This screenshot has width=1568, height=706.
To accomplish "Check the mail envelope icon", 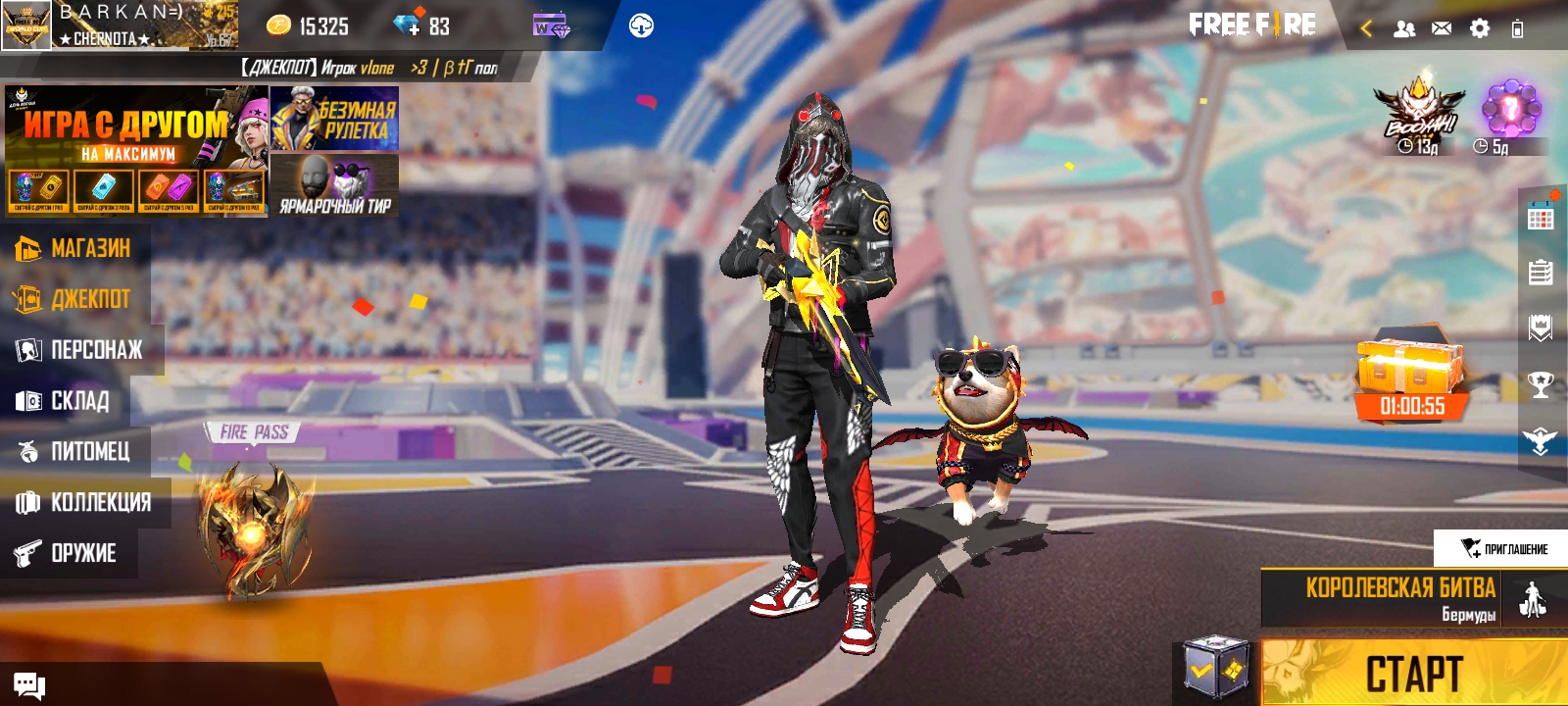I will click(x=1442, y=28).
